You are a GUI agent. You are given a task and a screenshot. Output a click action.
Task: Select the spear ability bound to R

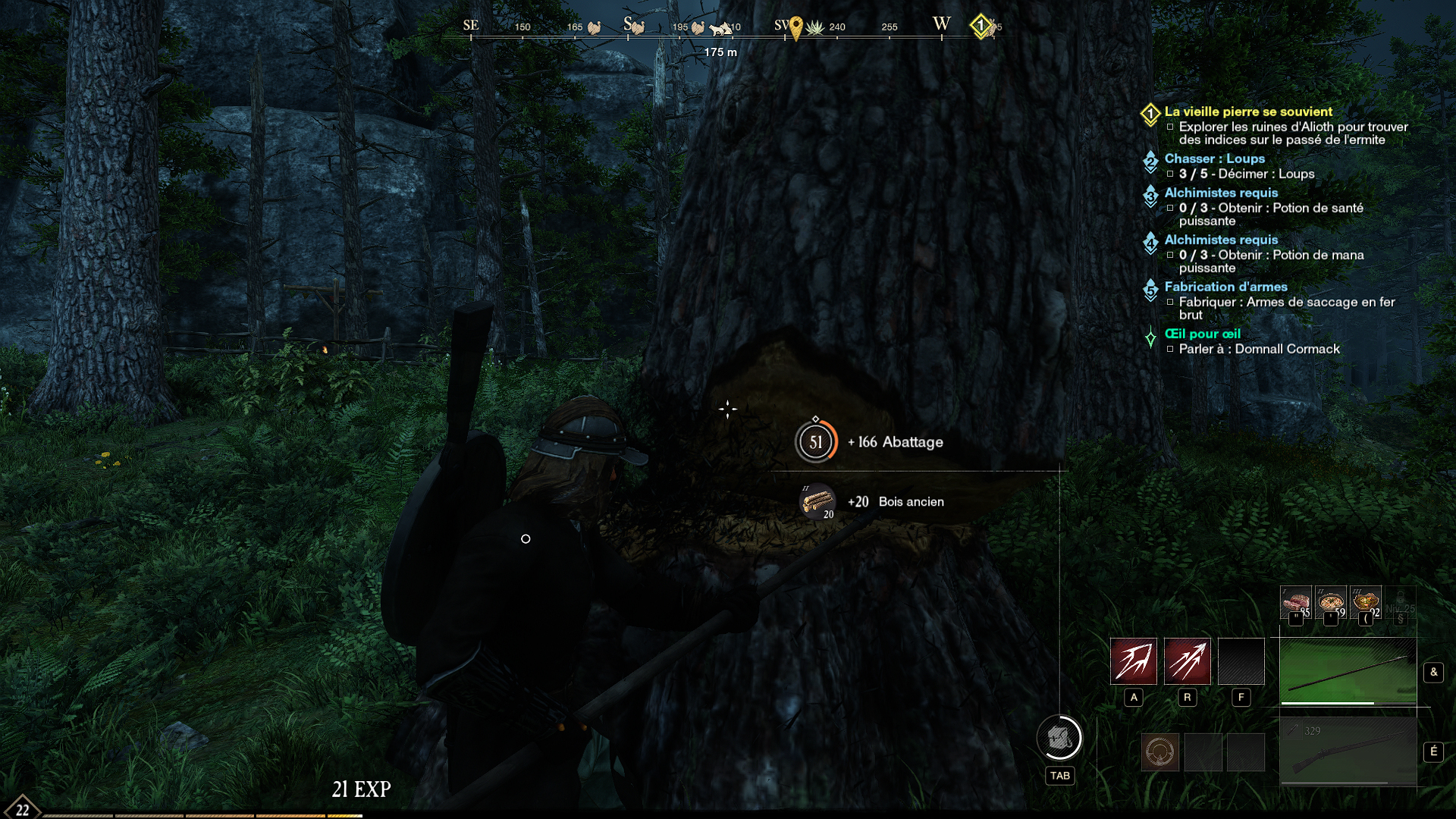coord(1188,661)
